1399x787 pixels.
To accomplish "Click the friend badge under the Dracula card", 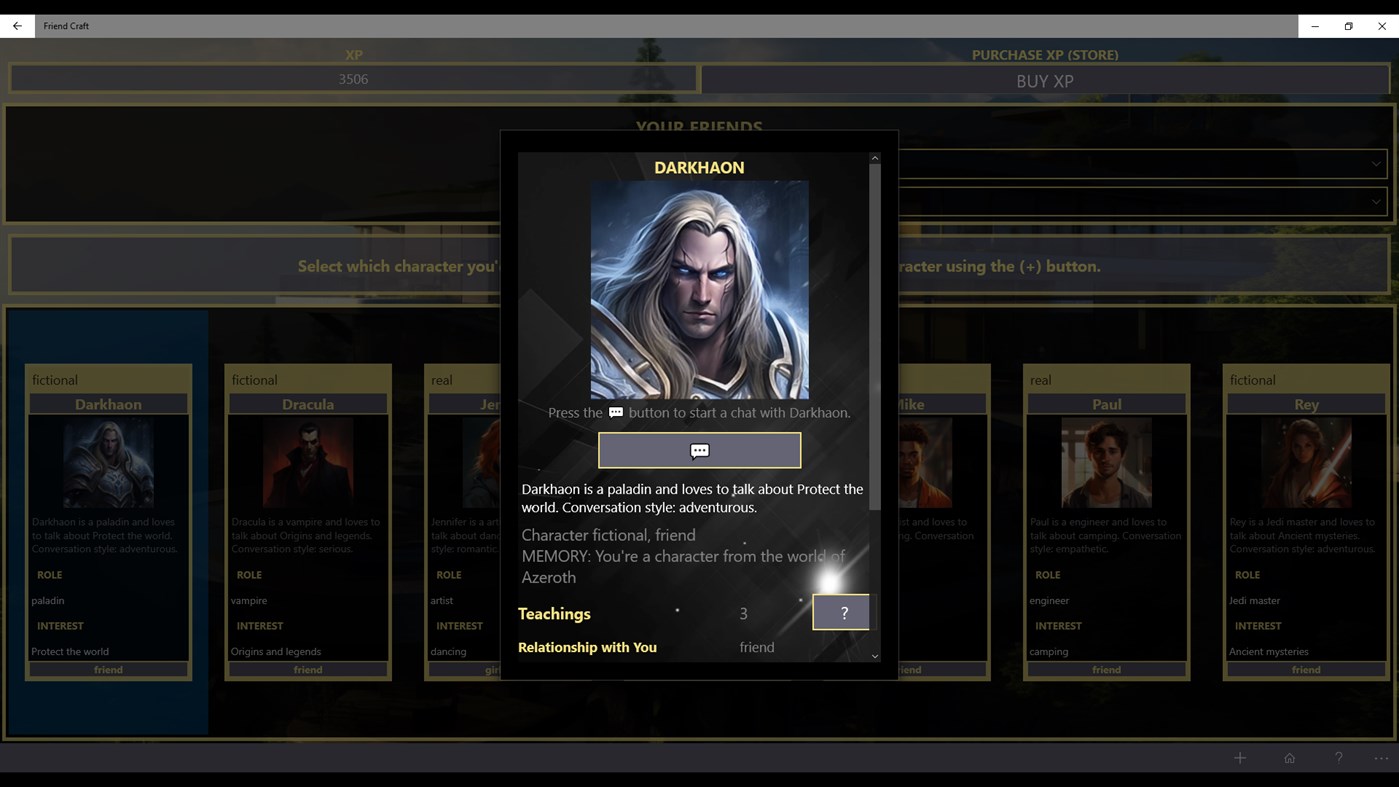I will click(x=307, y=669).
